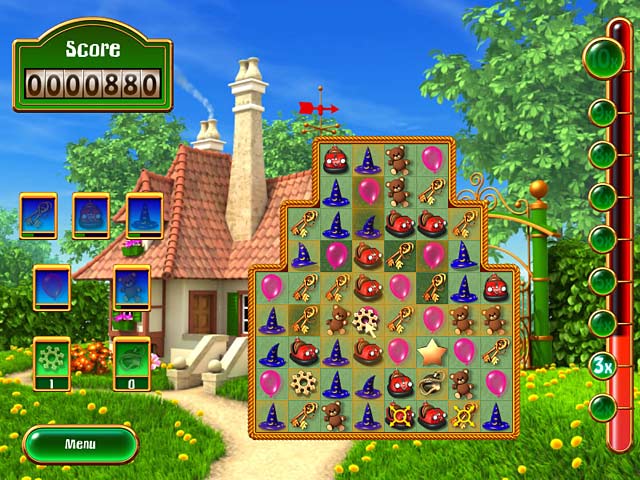640x480 pixels.
Task: Pick the horseshoe tile on the board
Action: click(432, 383)
